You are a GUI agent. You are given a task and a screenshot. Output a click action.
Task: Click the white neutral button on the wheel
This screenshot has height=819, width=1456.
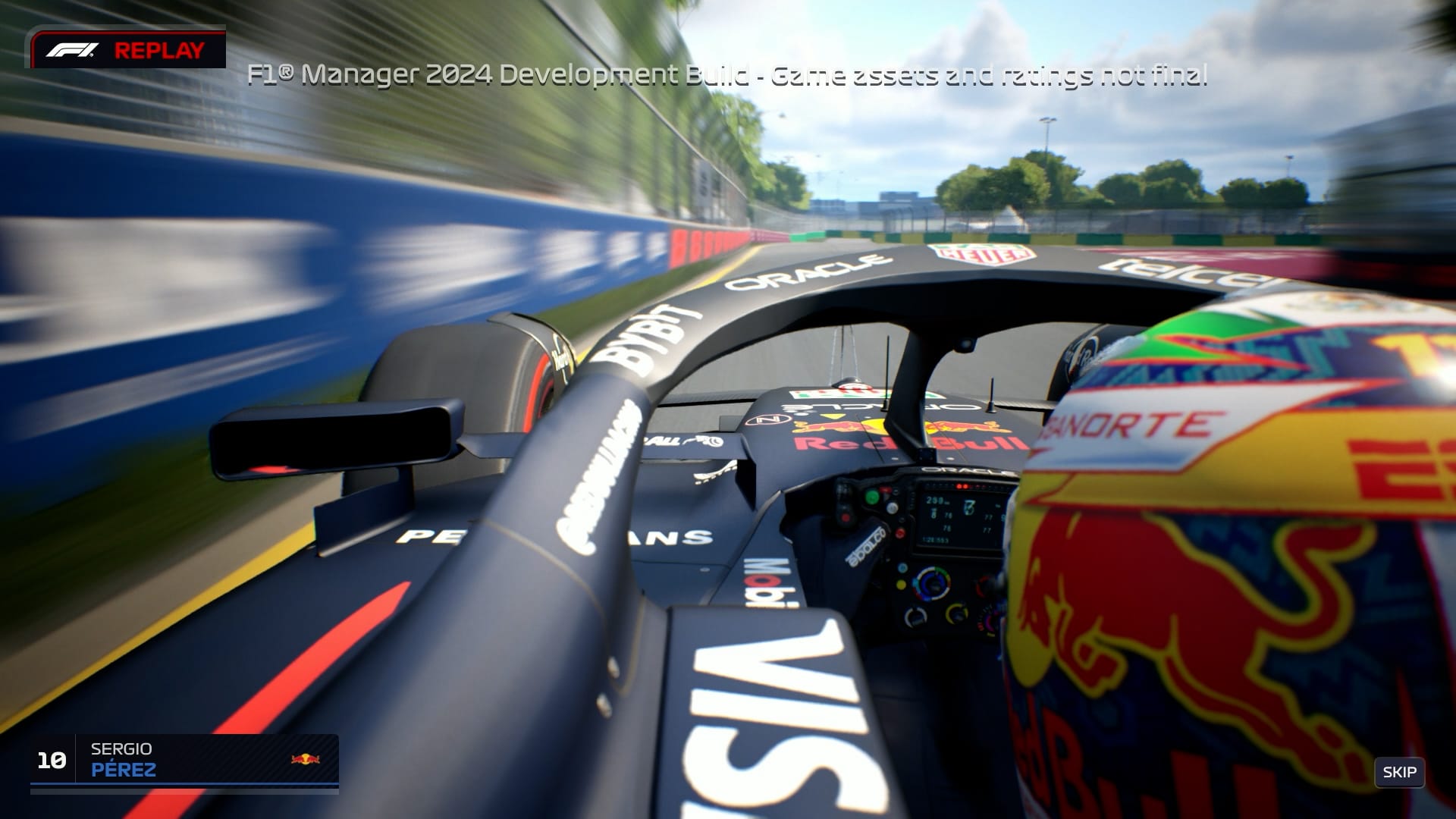click(891, 507)
